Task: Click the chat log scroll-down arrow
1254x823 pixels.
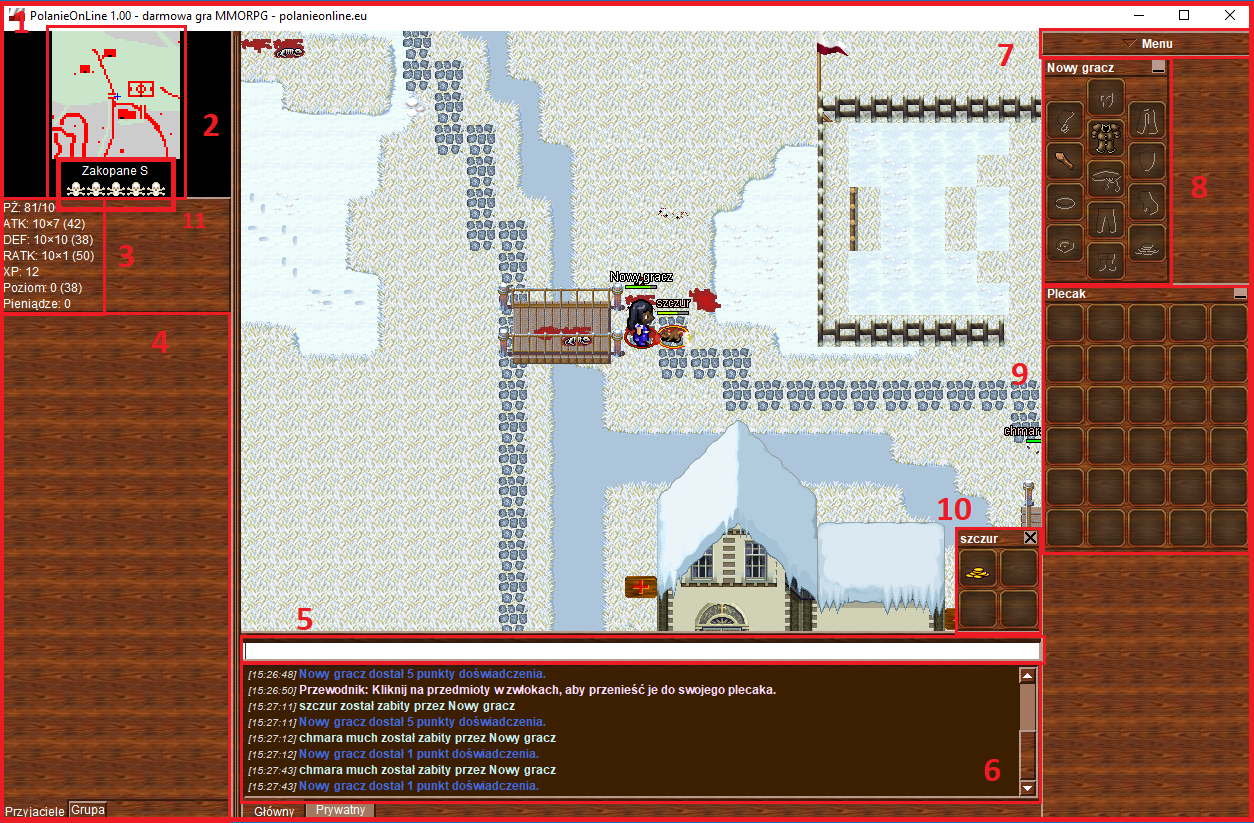Action: [x=1027, y=788]
